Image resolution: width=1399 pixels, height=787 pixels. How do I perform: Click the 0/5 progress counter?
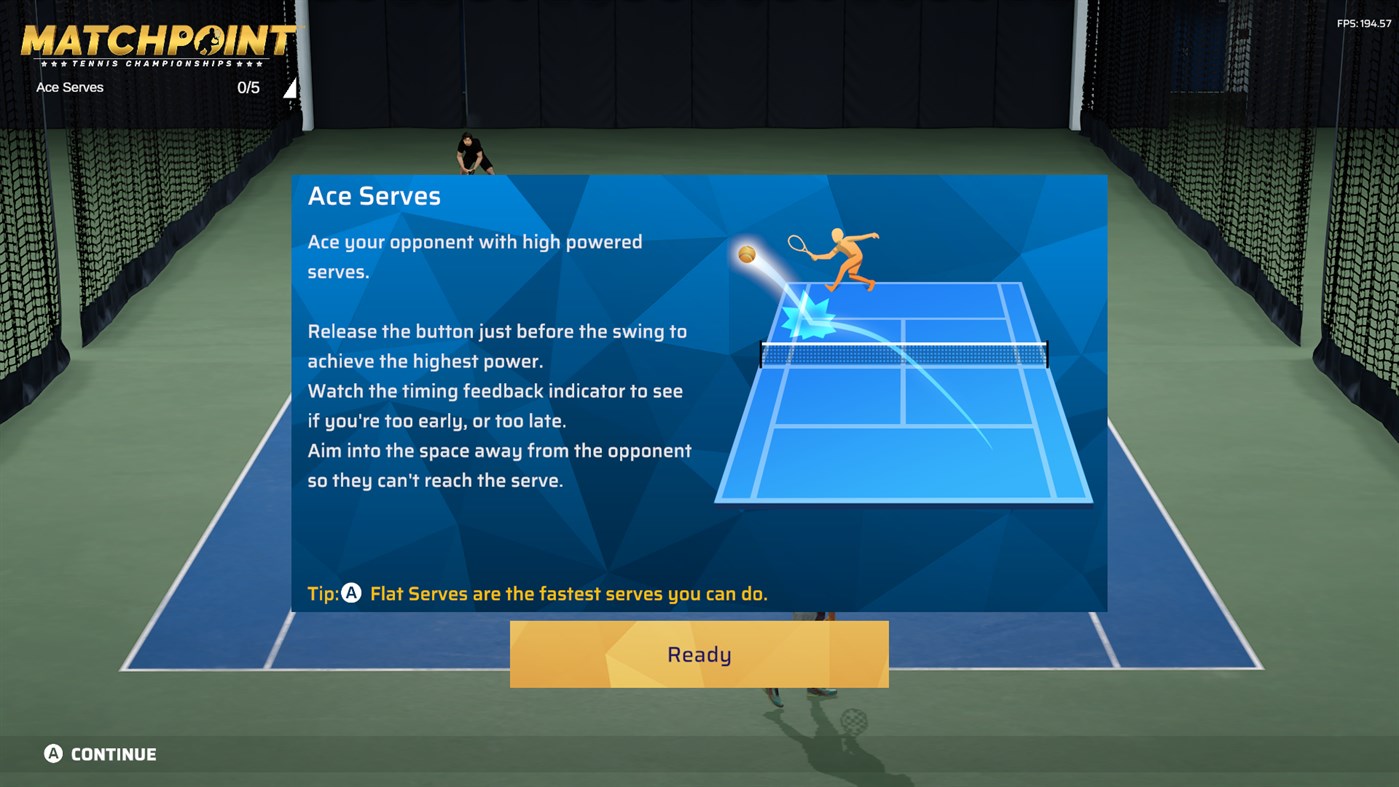(x=246, y=87)
